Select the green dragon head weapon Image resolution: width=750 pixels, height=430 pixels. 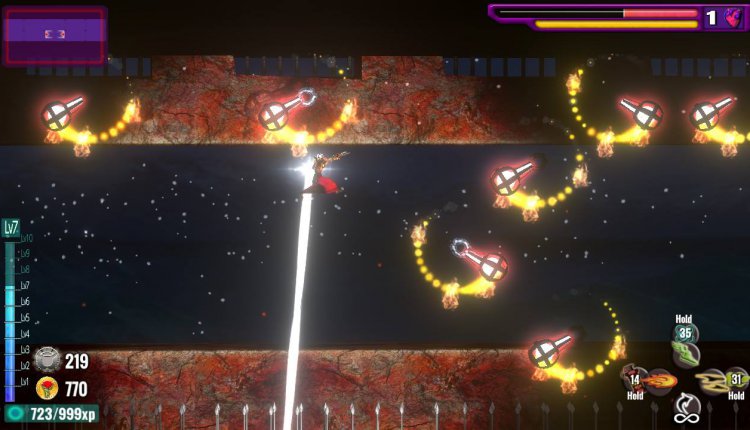685,353
